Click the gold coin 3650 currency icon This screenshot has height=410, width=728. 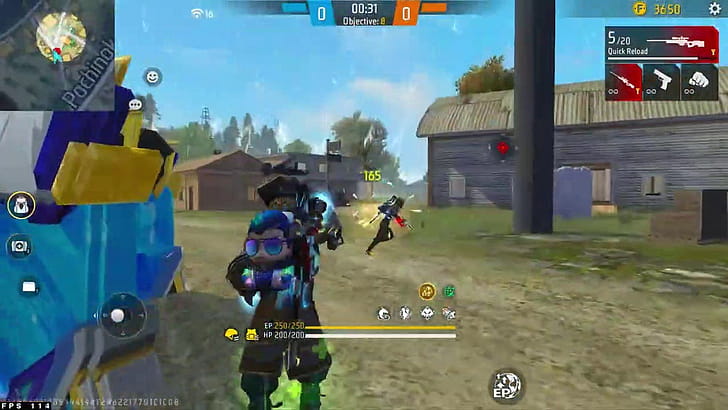pyautogui.click(x=638, y=9)
